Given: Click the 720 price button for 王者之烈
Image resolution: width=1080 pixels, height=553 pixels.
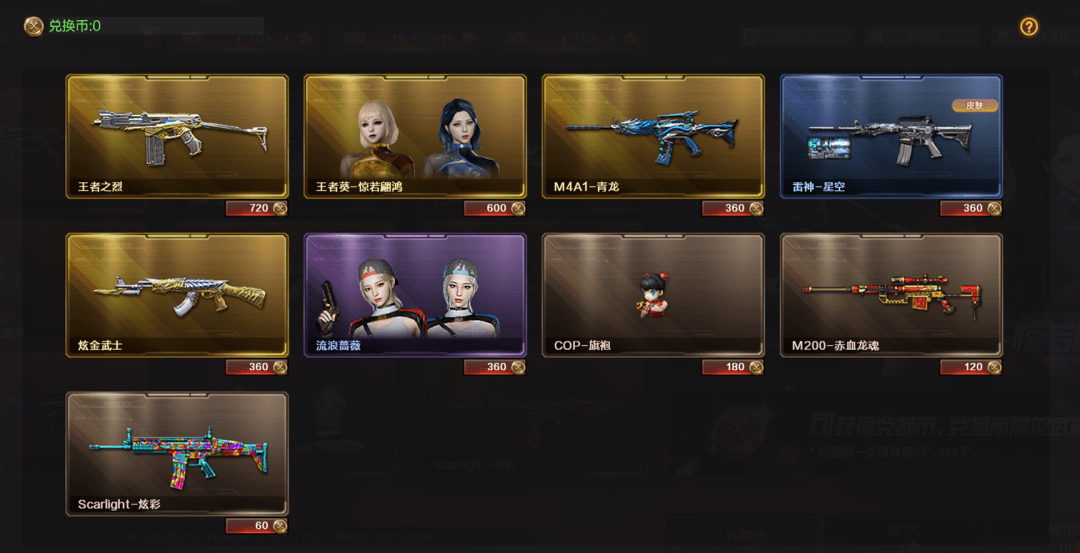Looking at the screenshot, I should coord(257,208).
